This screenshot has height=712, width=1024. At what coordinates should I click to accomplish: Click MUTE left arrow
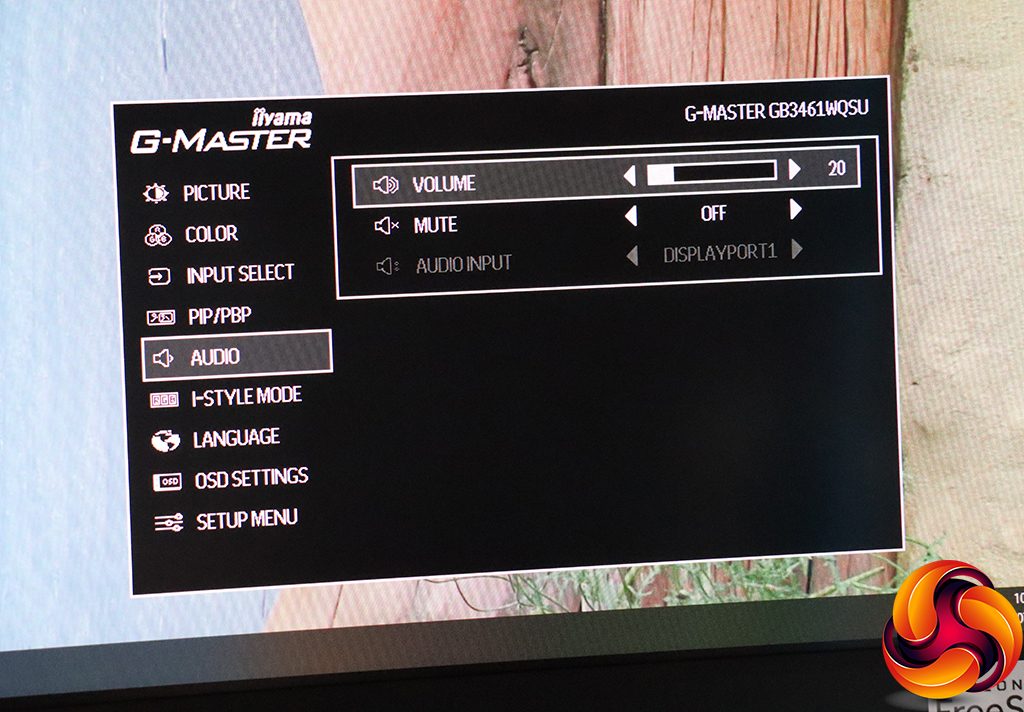630,216
